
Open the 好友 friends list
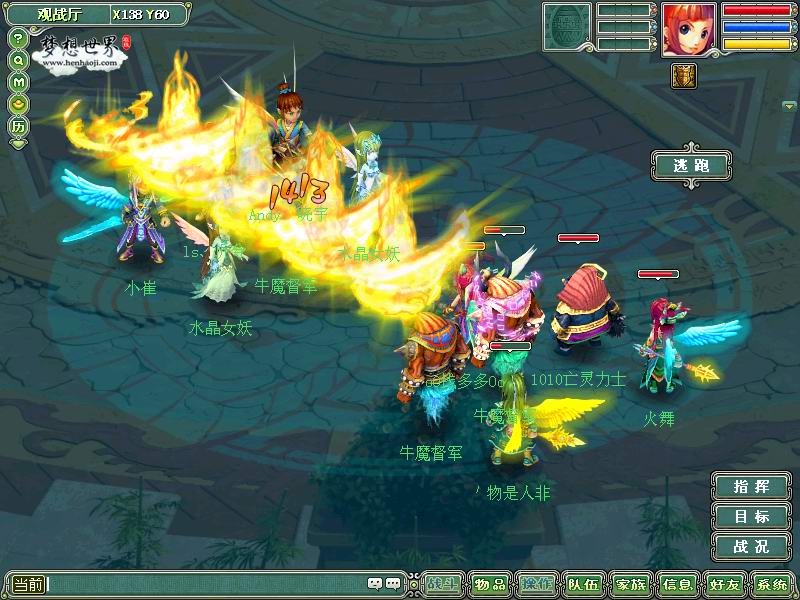click(x=723, y=584)
